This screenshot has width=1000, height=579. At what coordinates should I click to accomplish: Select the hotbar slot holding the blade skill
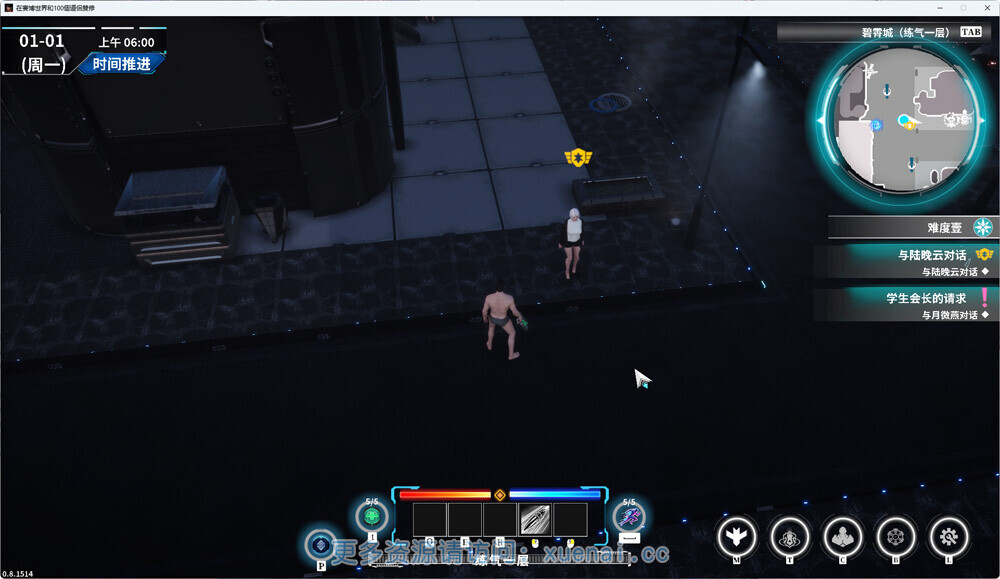click(x=535, y=519)
